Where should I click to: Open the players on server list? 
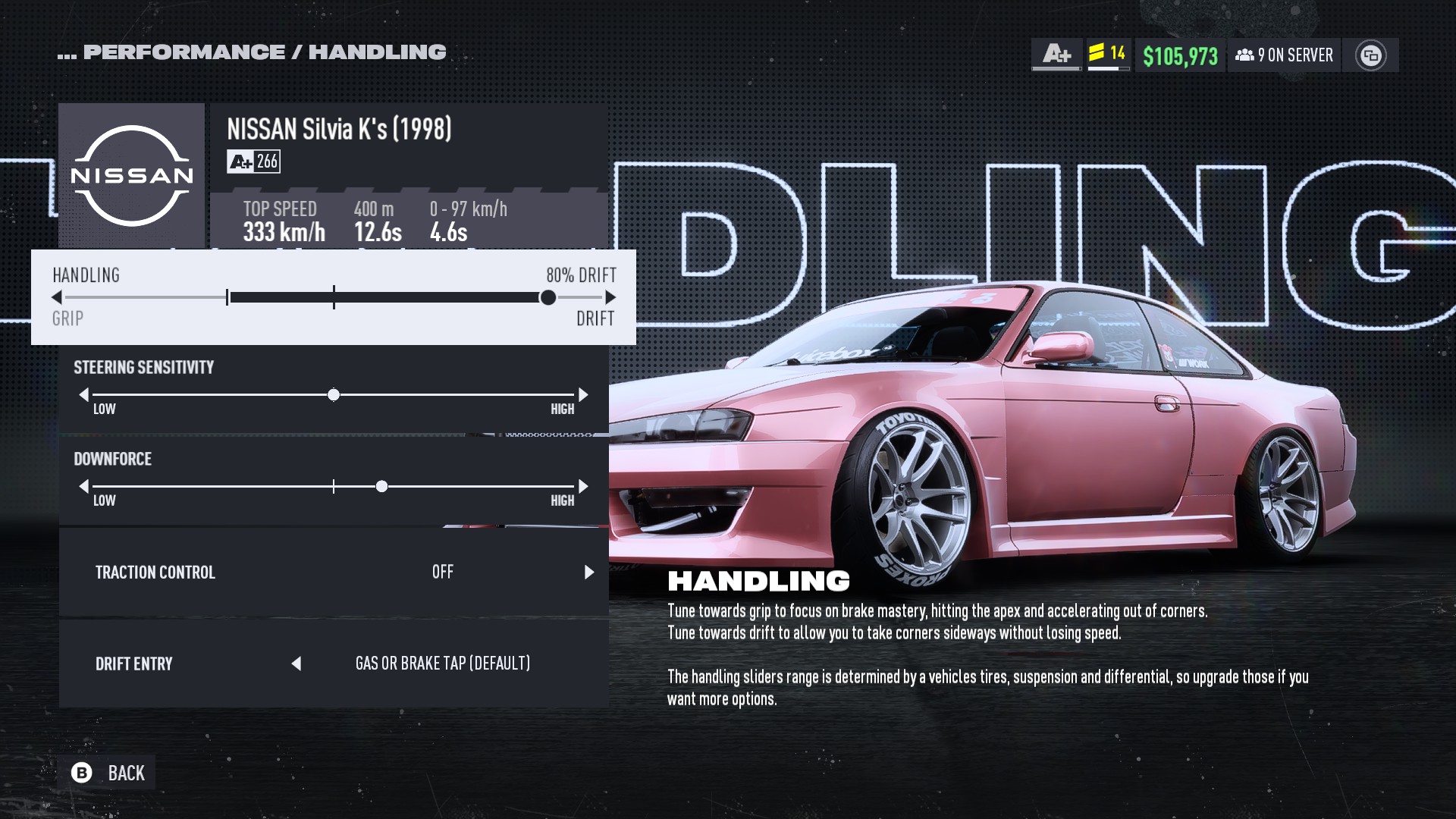coord(1284,55)
